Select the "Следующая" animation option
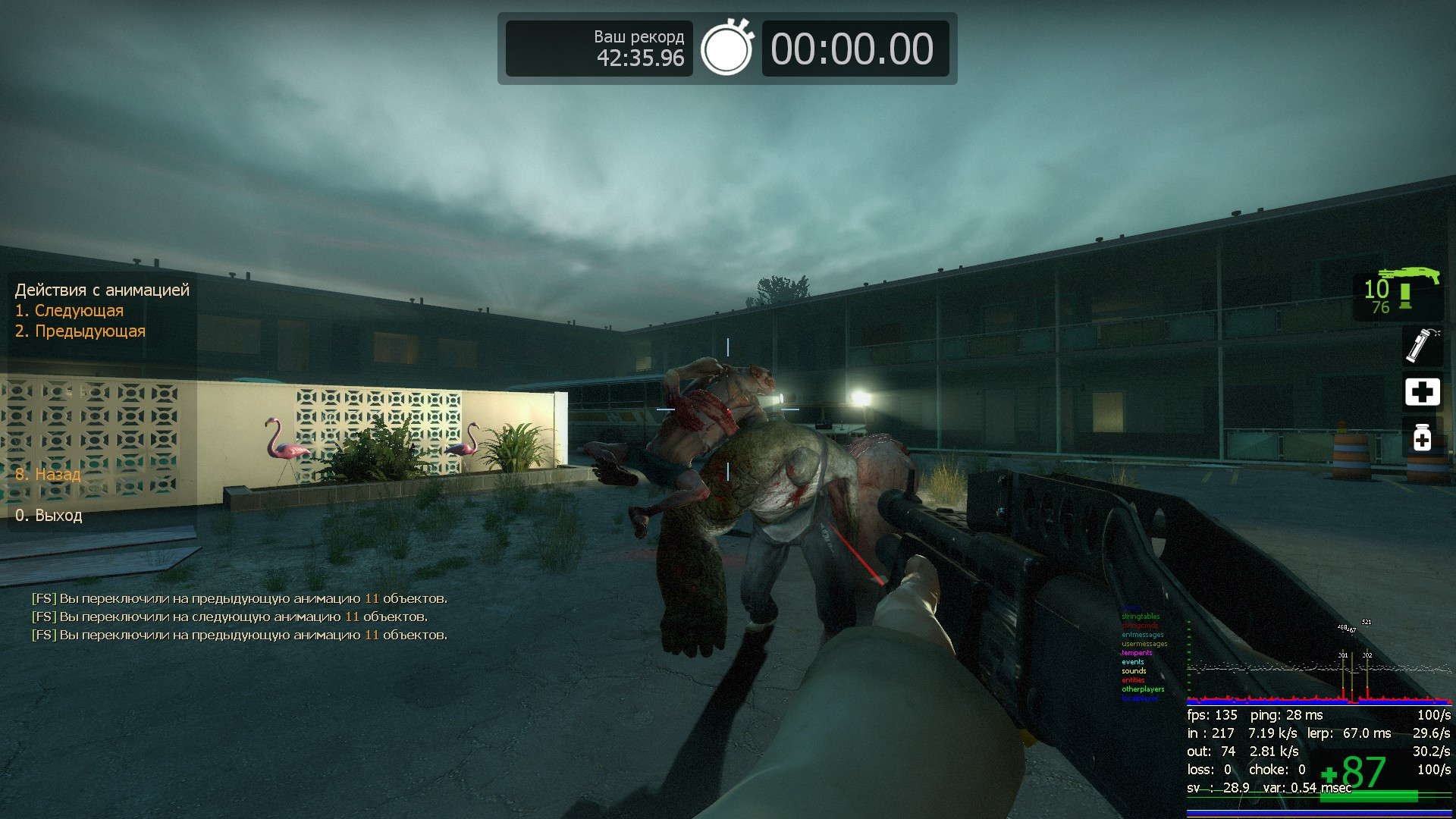The width and height of the screenshot is (1456, 819). (70, 311)
